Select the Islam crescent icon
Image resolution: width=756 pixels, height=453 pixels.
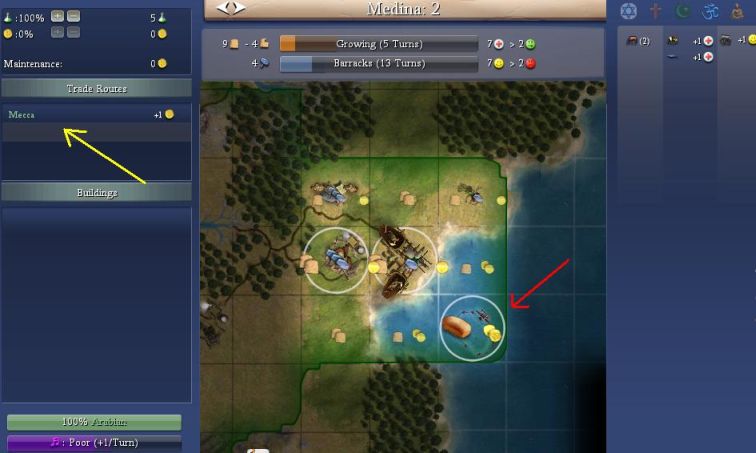coord(684,11)
